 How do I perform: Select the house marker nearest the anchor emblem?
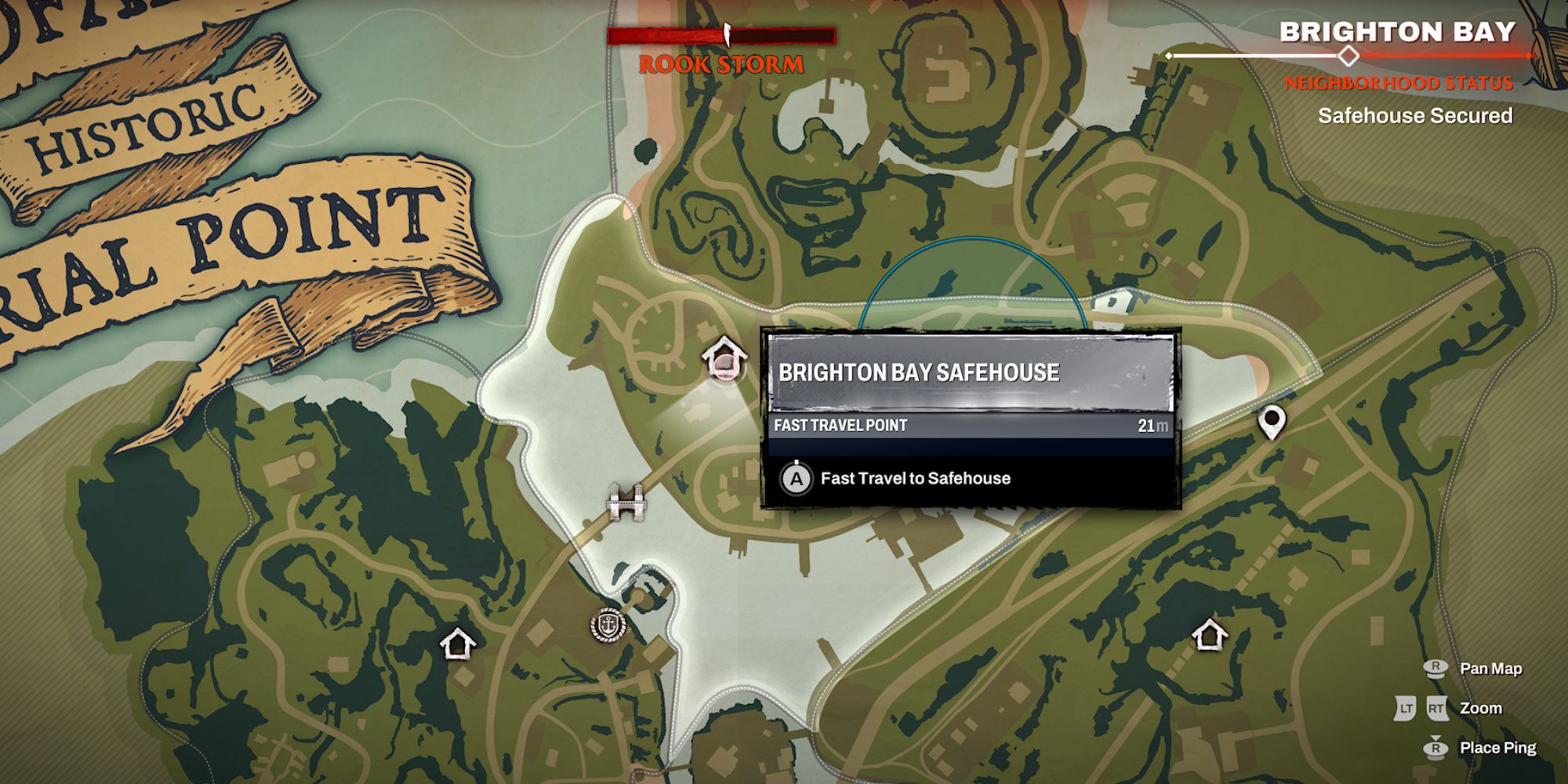pos(458,644)
